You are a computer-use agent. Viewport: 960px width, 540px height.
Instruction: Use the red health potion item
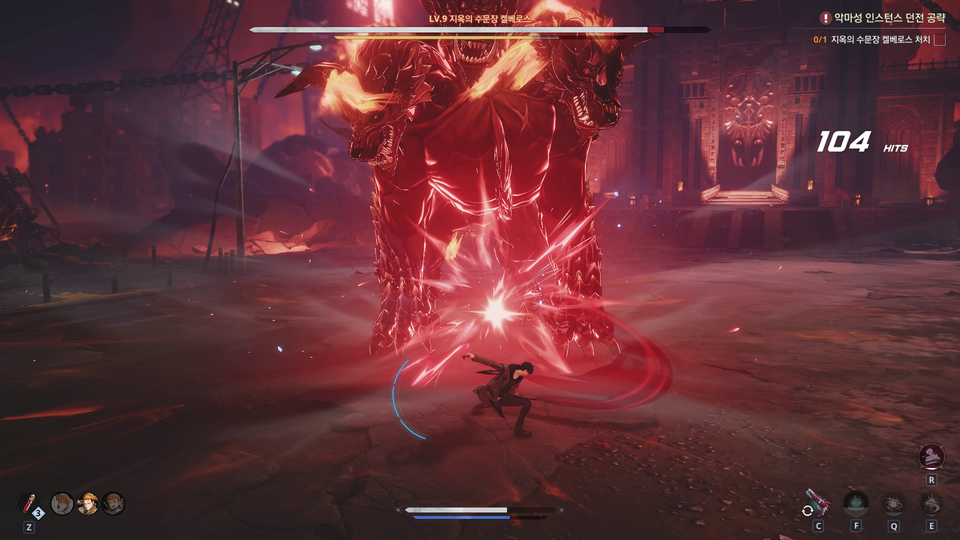29,503
